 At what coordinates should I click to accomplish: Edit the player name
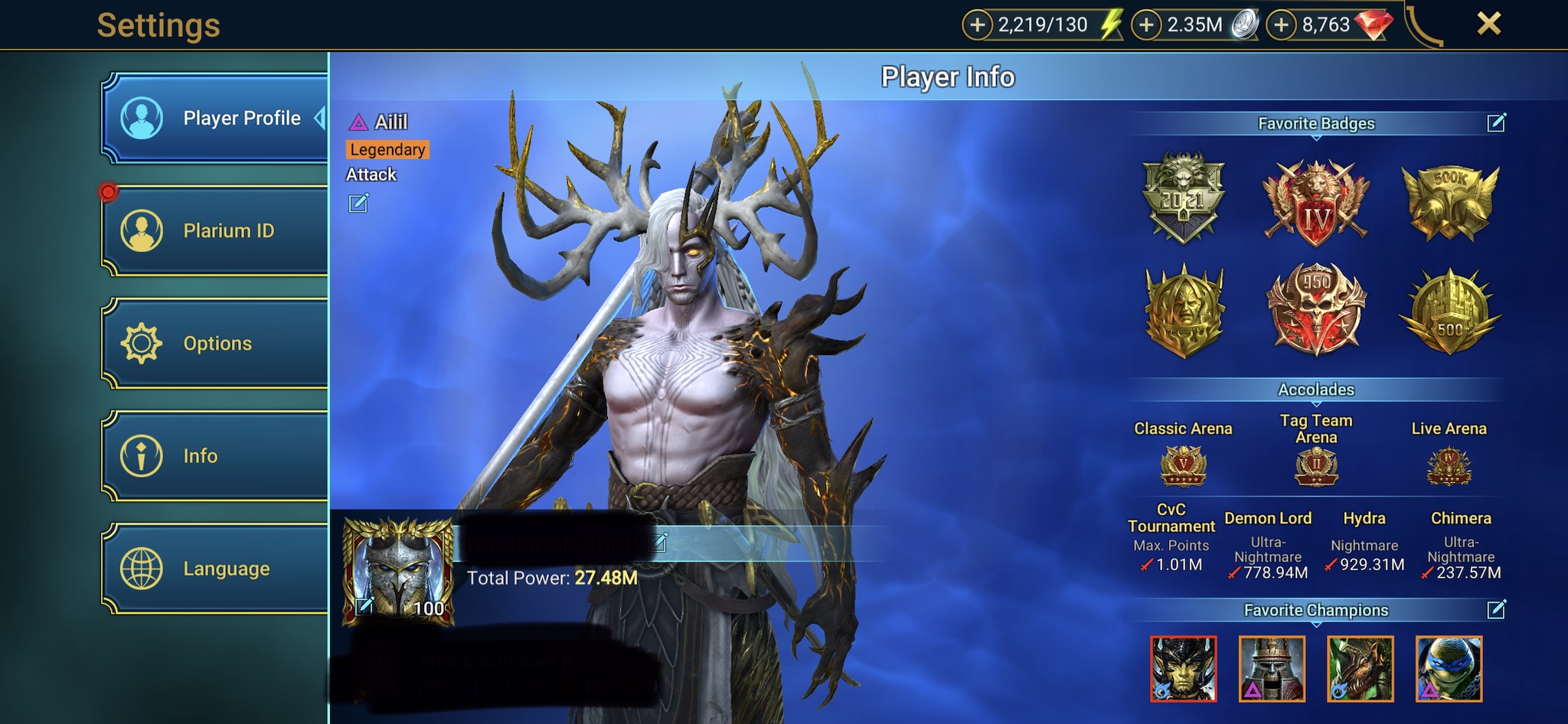[659, 543]
